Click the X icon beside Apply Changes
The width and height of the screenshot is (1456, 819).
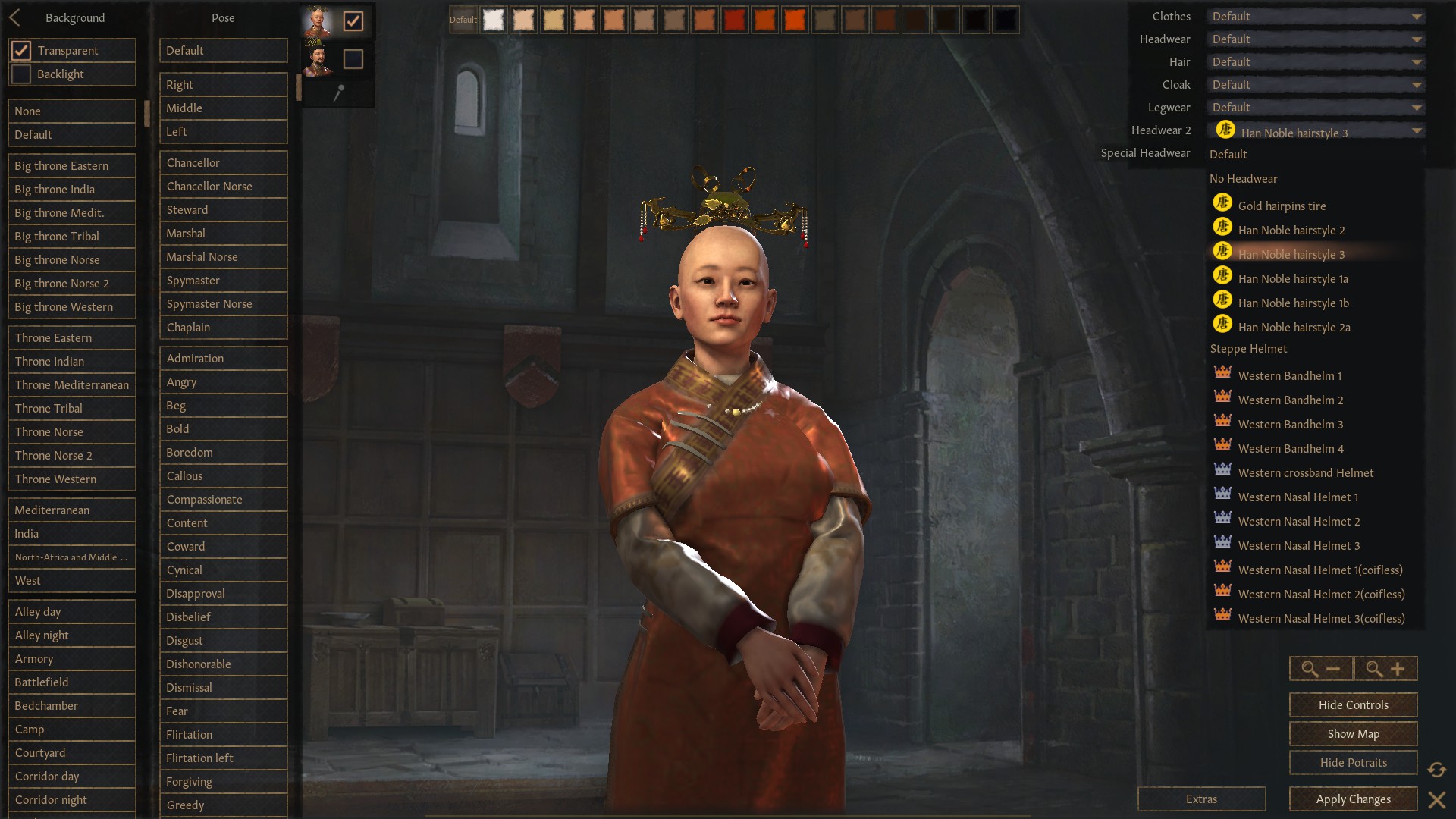(x=1437, y=799)
